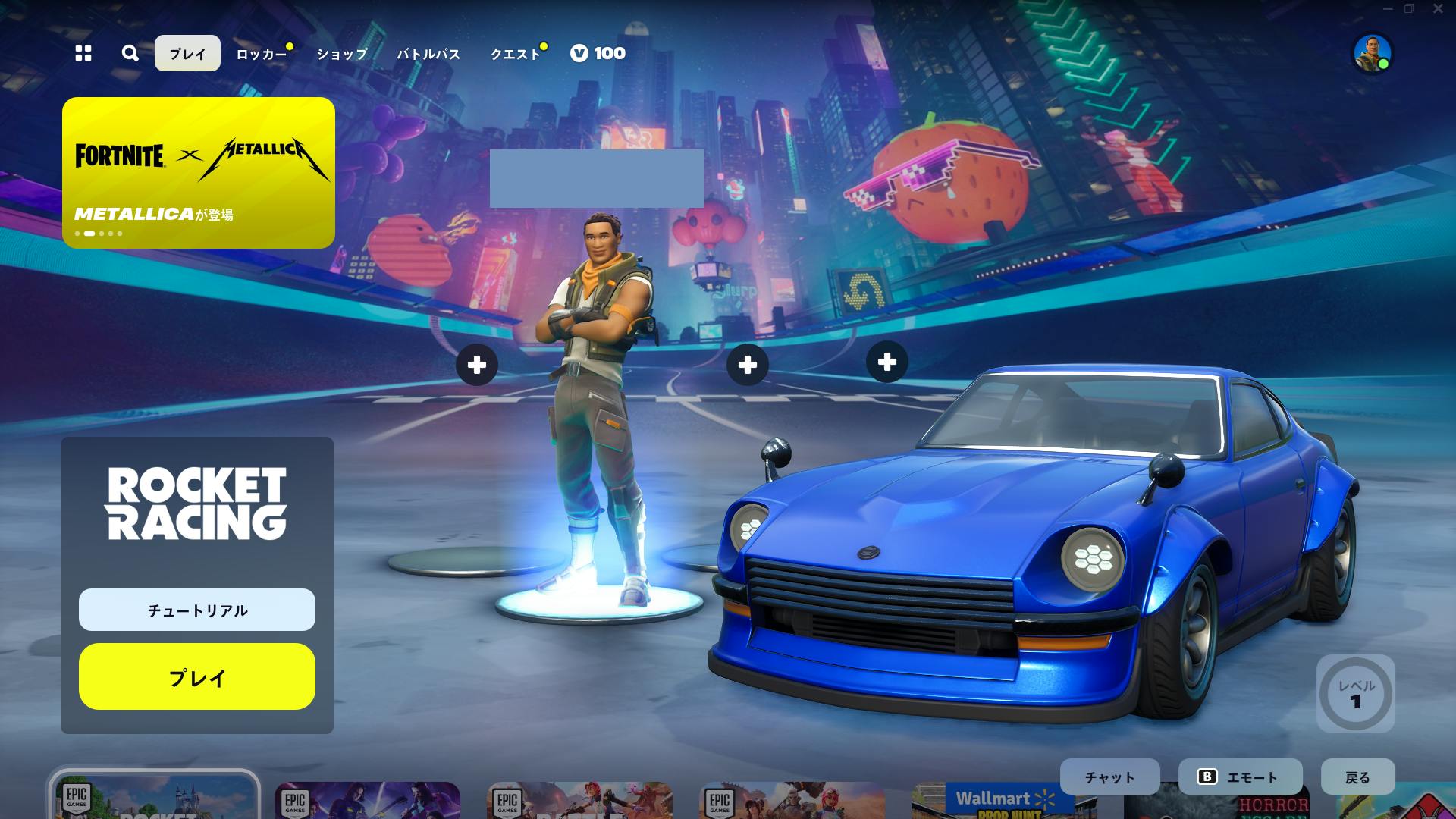This screenshot has height=819, width=1456.
Task: Click the yellow プレイ button
Action: tap(197, 676)
